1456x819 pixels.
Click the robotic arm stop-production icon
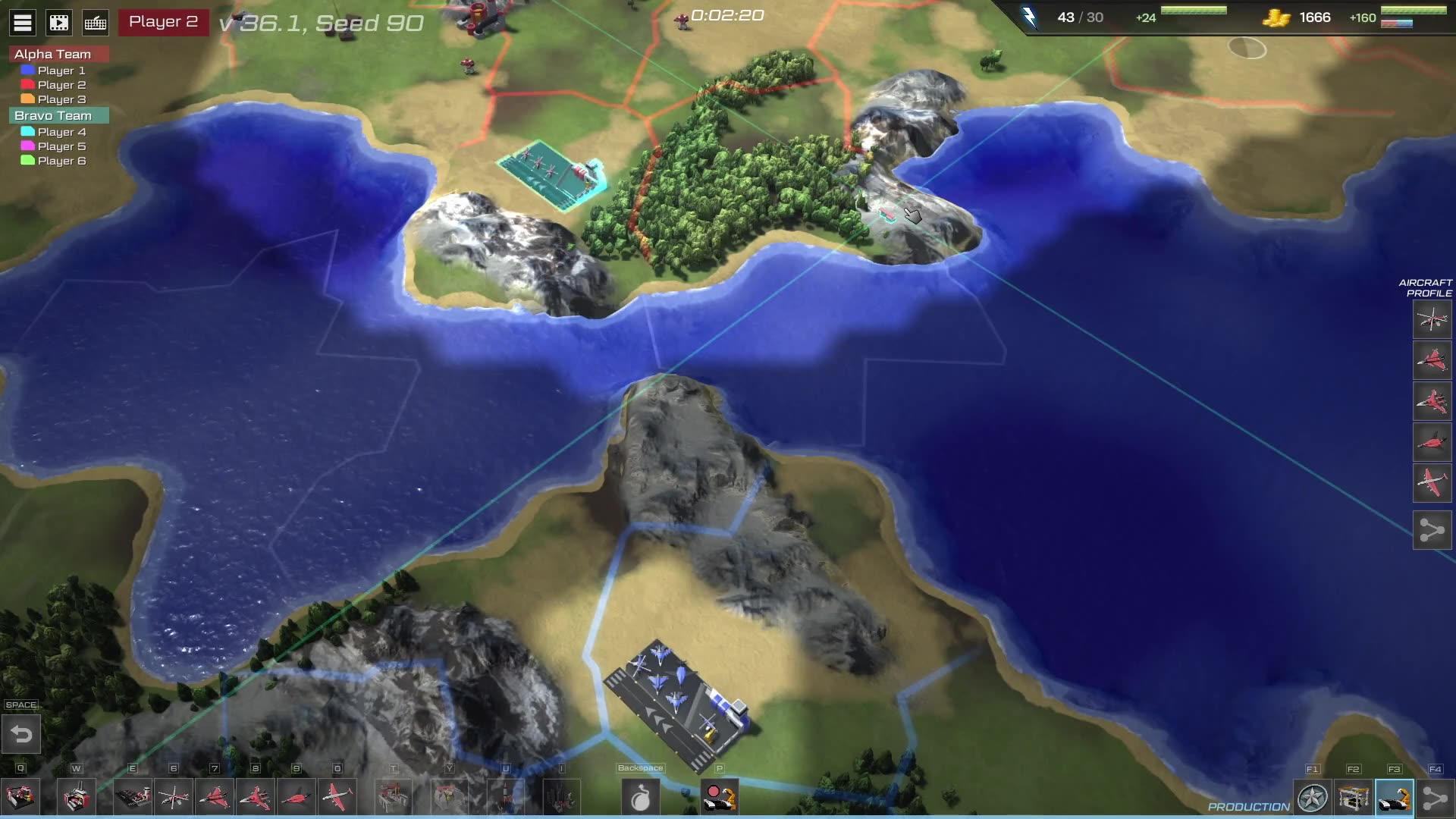pos(720,798)
